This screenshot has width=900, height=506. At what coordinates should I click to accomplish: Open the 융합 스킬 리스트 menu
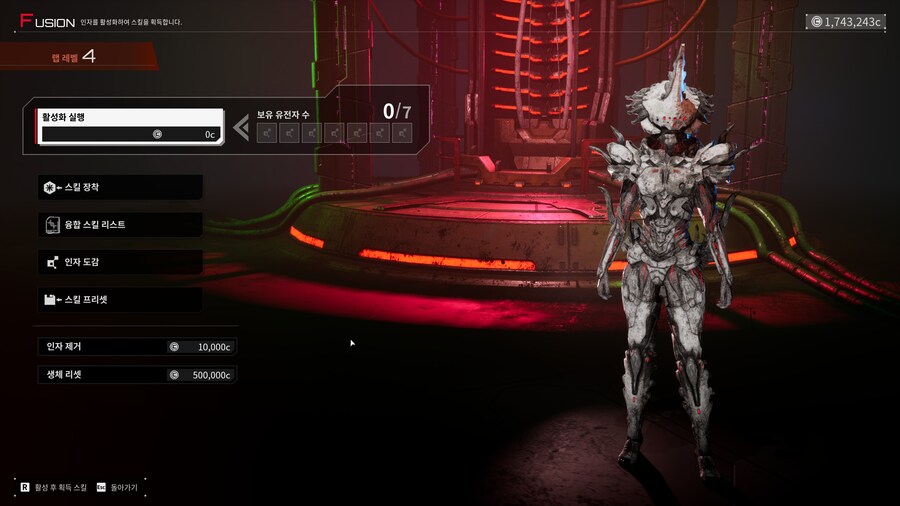click(x=120, y=225)
